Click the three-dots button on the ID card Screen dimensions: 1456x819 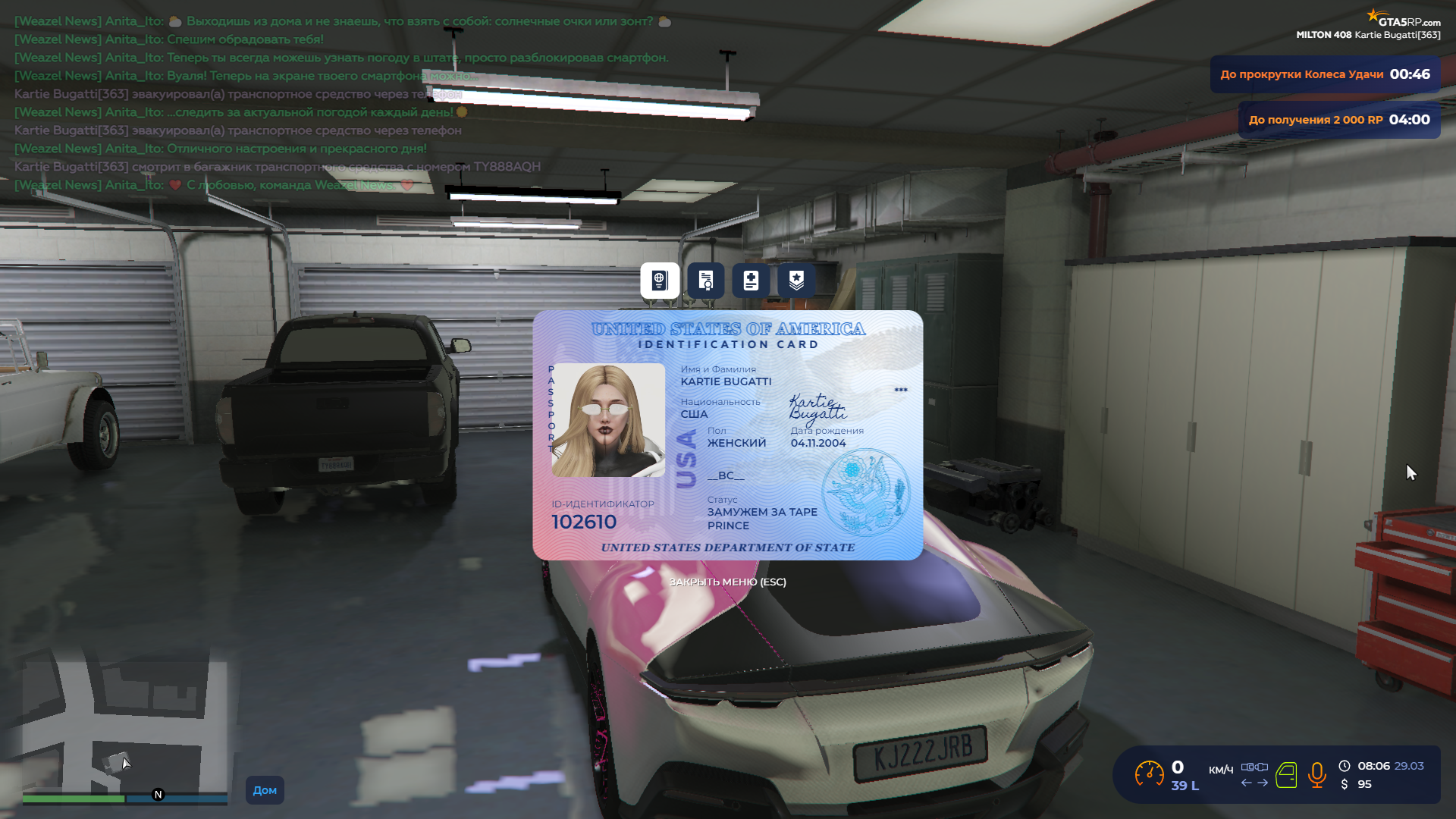click(900, 390)
